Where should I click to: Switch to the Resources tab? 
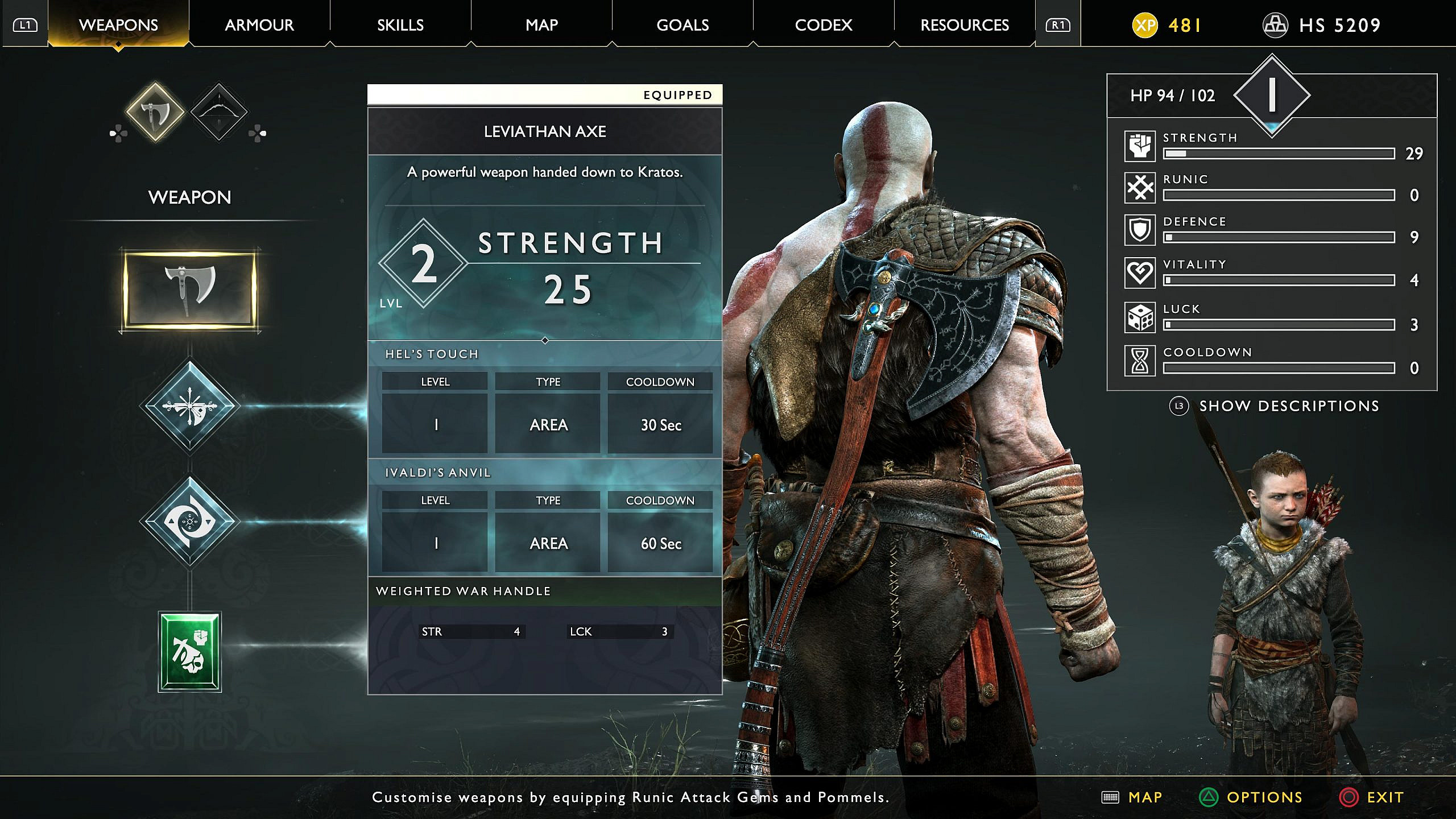point(965,25)
